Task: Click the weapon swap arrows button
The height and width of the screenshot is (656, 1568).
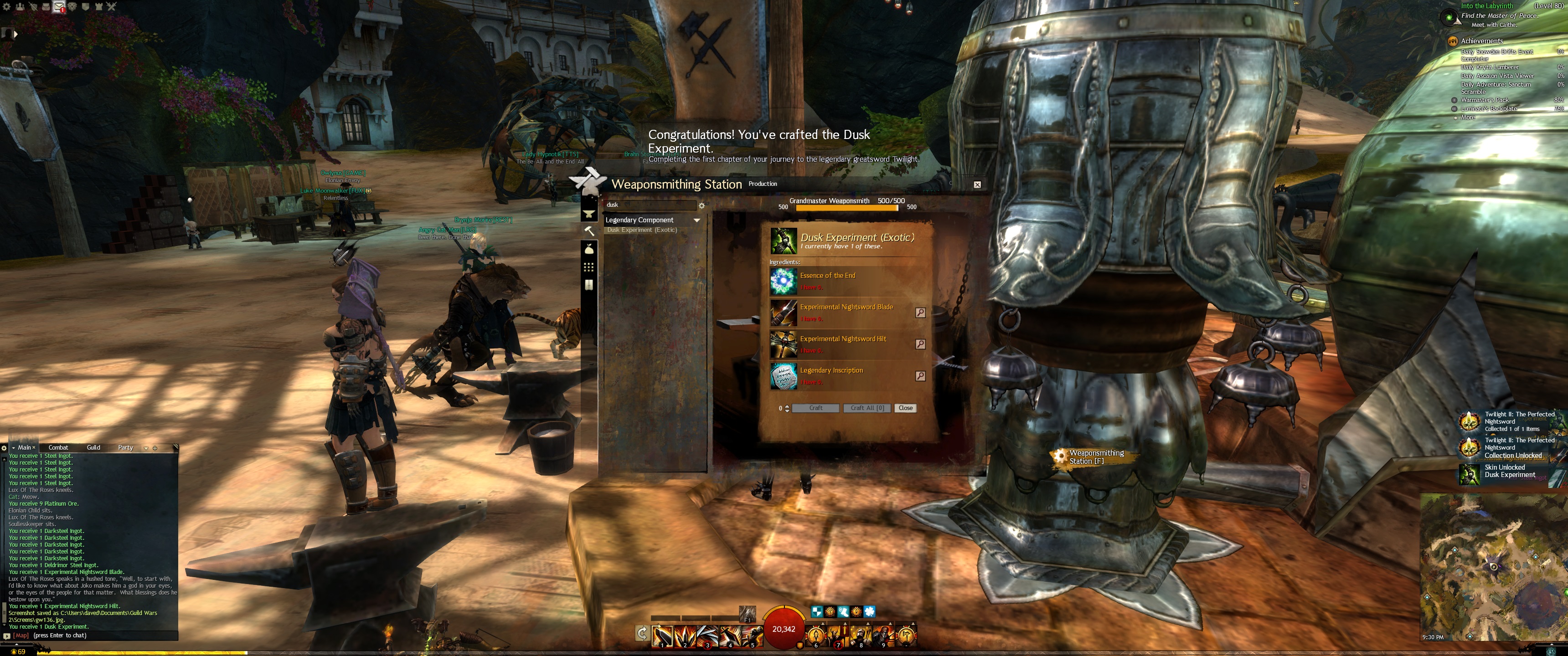Action: 642,634
